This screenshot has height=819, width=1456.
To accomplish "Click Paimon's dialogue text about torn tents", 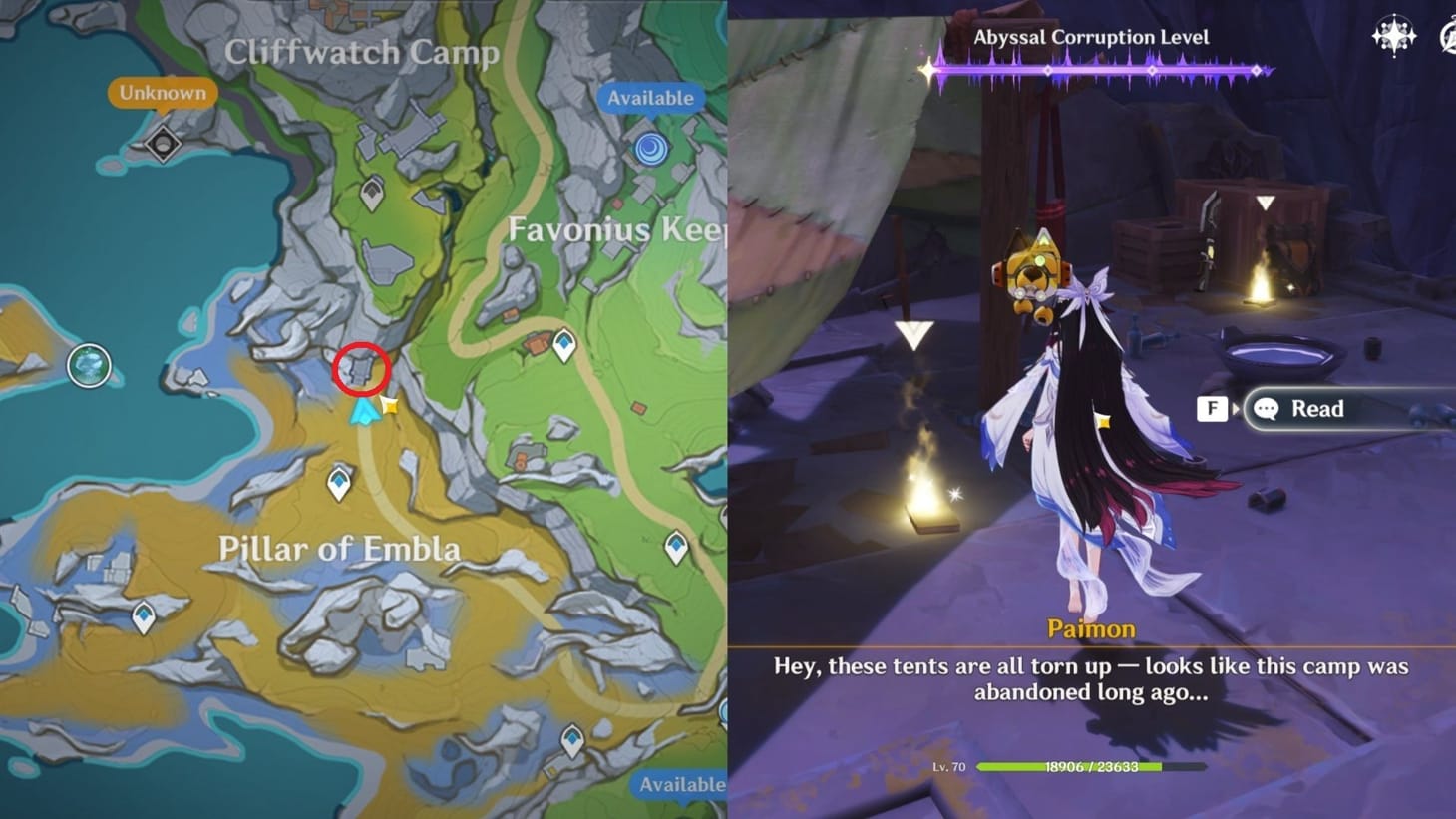I will click(1091, 678).
